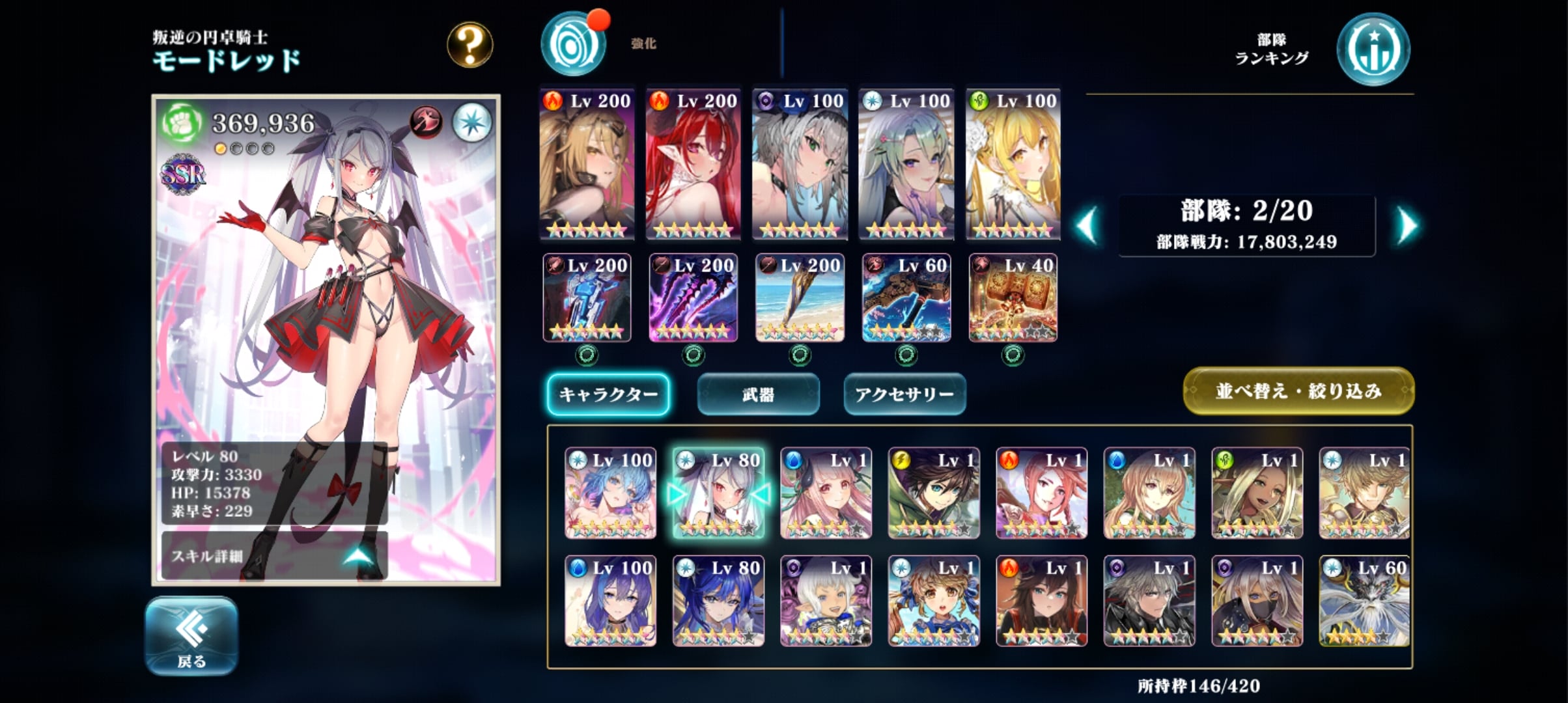Image resolution: width=1568 pixels, height=703 pixels.
Task: Switch to the next squad with right arrow
Action: (x=1407, y=226)
